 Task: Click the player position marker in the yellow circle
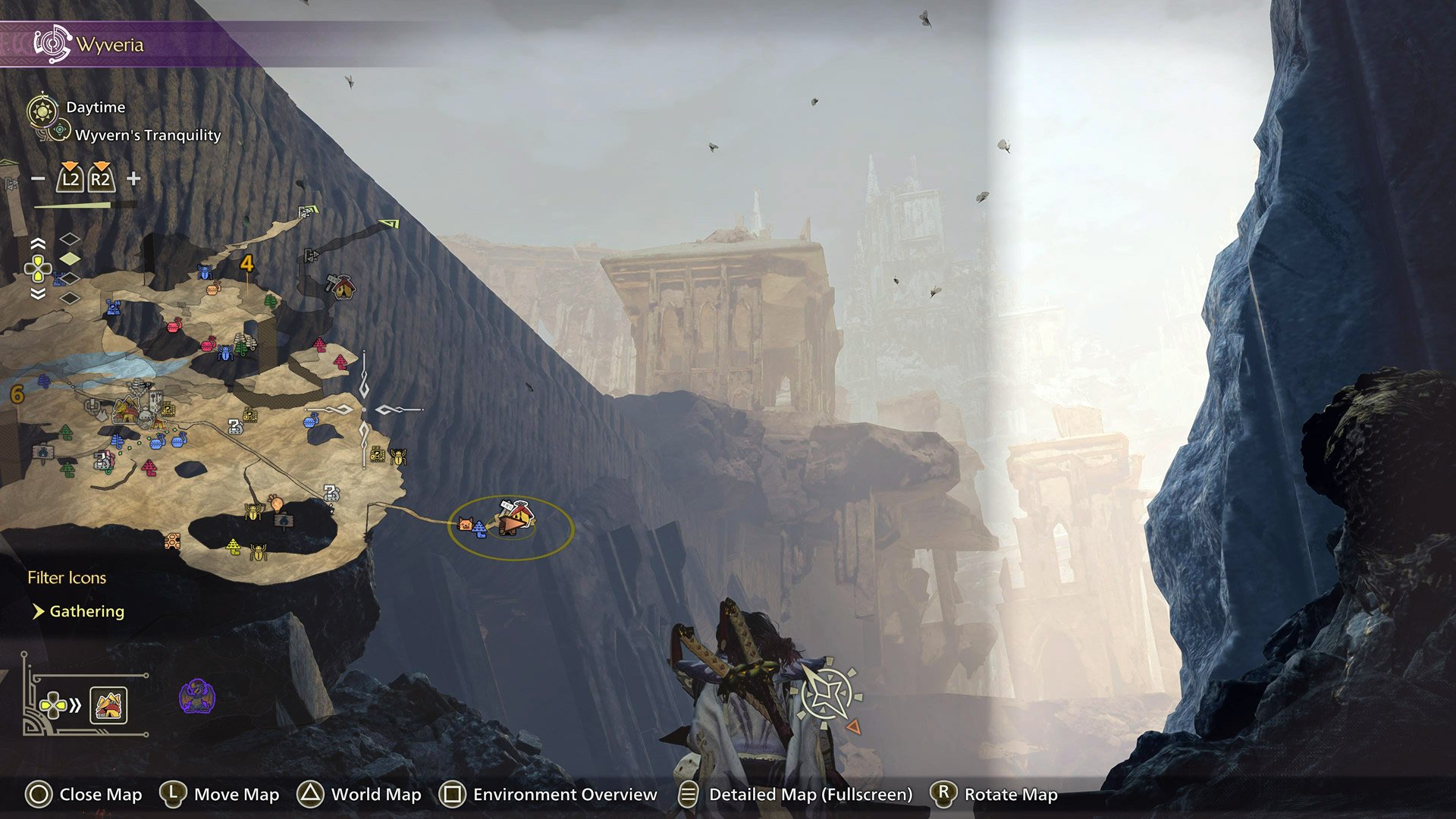[x=512, y=525]
